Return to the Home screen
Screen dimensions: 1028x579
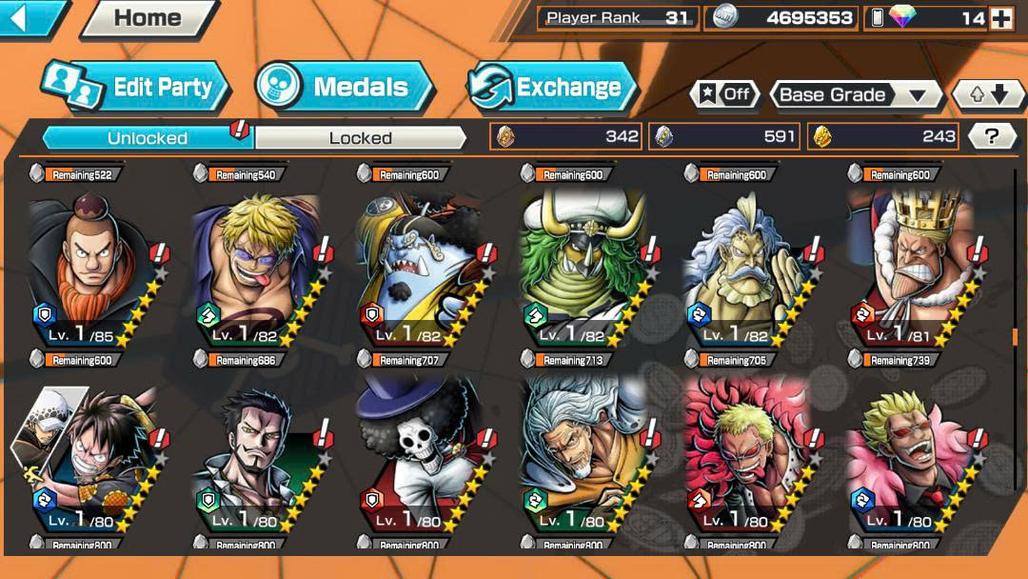[x=148, y=18]
